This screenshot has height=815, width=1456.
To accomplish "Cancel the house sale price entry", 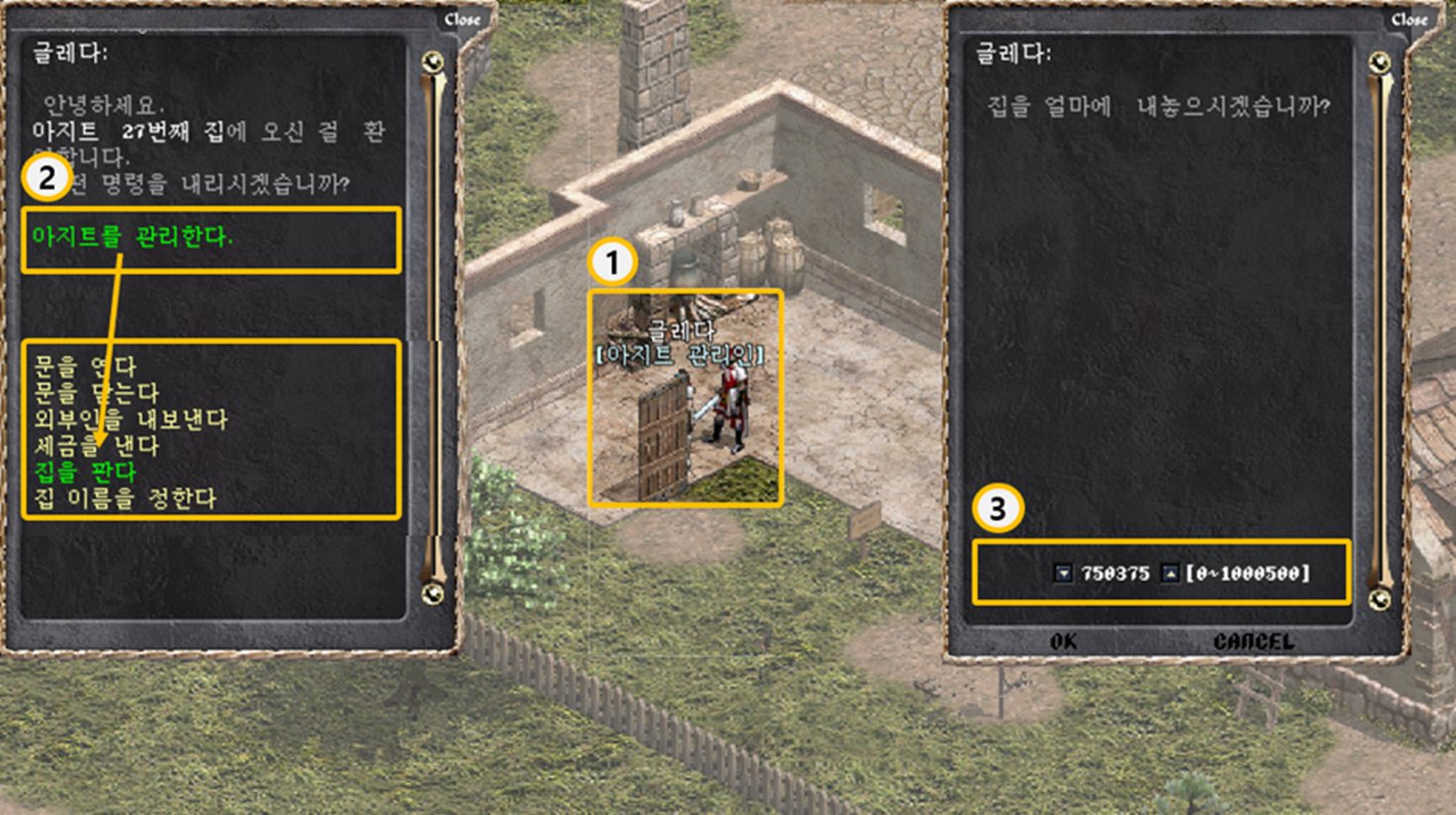I will click(1254, 641).
